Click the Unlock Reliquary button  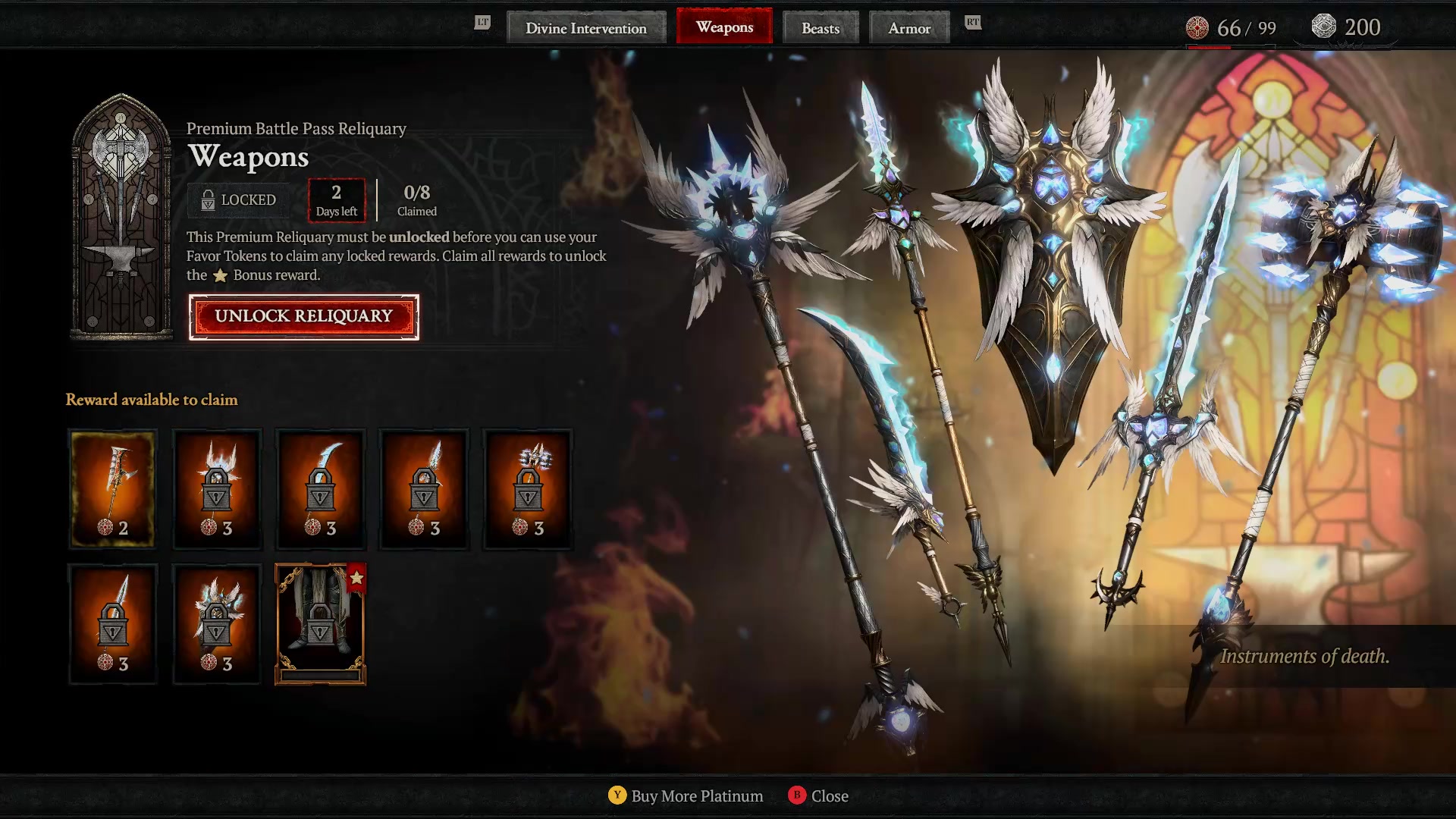[x=303, y=317]
